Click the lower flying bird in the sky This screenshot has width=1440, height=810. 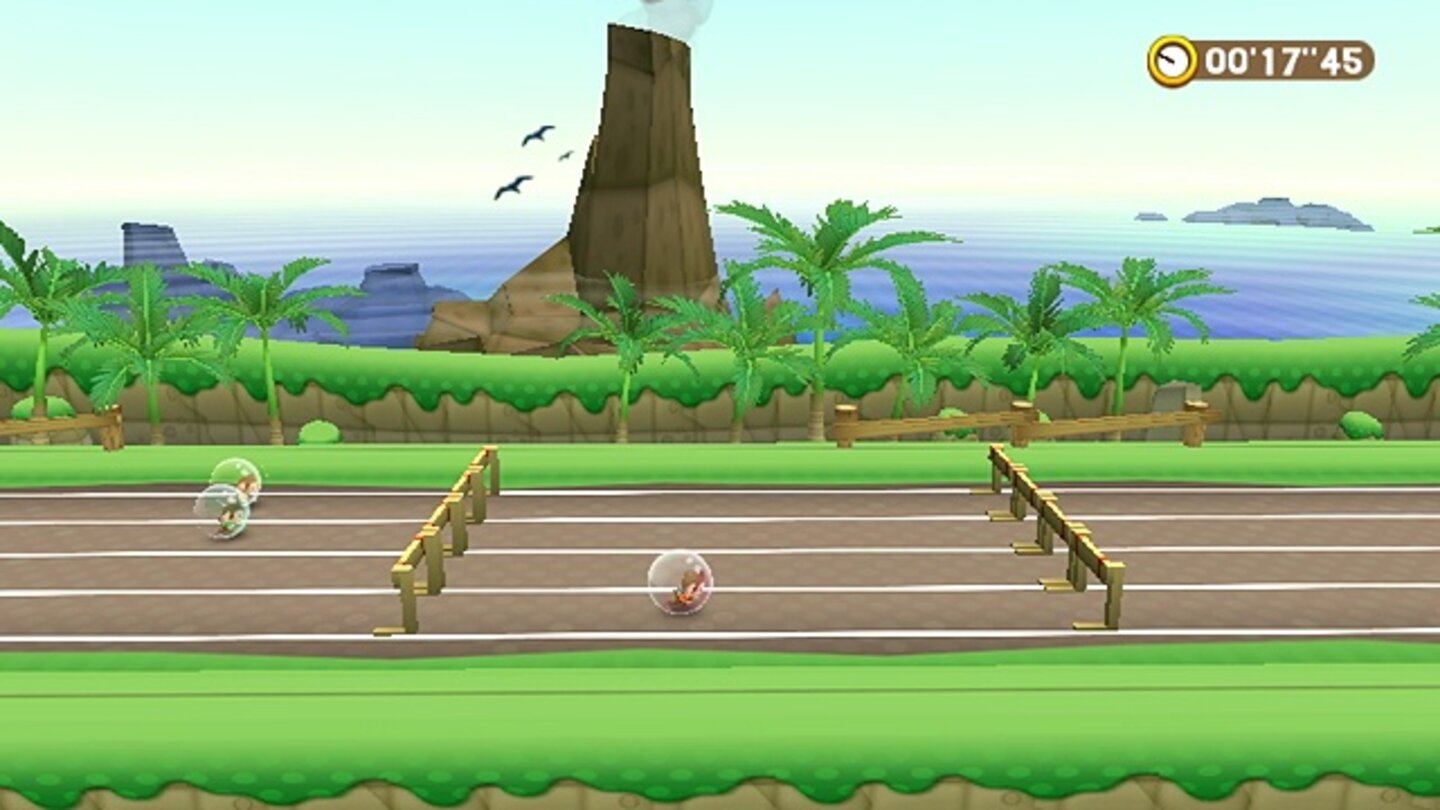tap(512, 185)
